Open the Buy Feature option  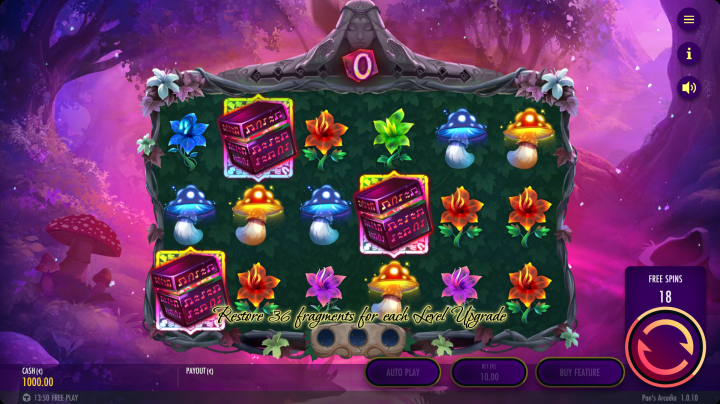pos(580,372)
